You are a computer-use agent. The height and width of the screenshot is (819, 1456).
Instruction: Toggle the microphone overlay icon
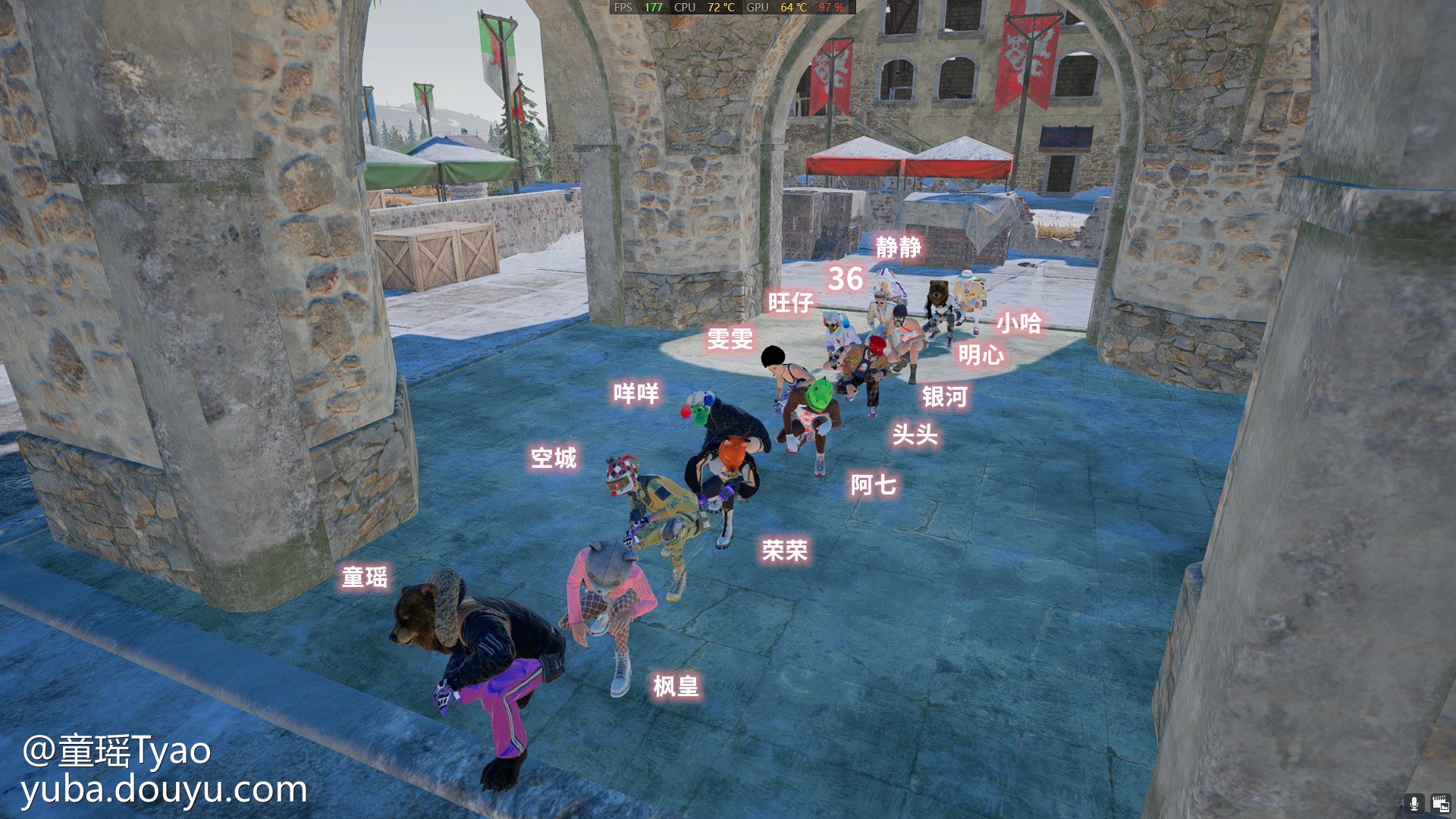pos(1414,803)
